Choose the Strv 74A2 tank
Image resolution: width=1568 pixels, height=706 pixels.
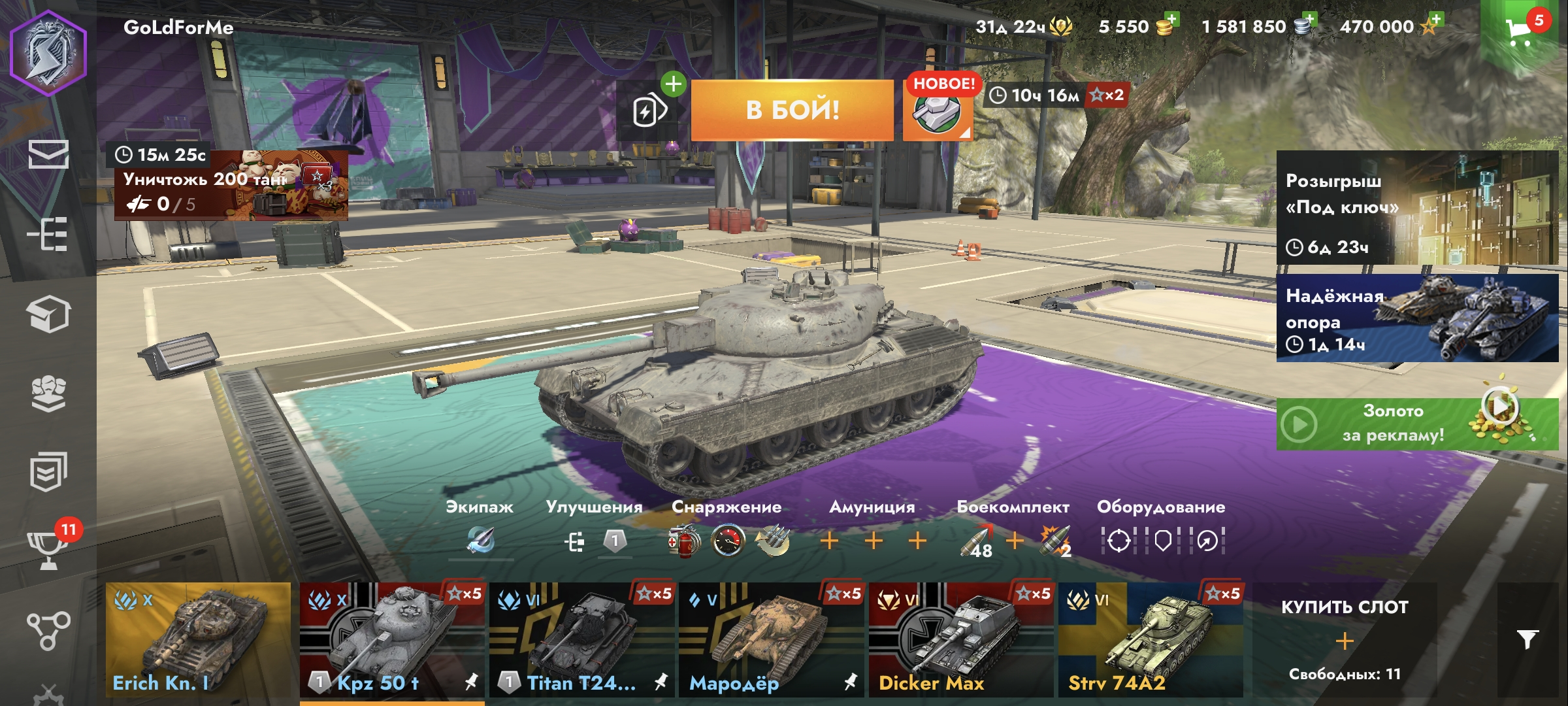(1151, 639)
